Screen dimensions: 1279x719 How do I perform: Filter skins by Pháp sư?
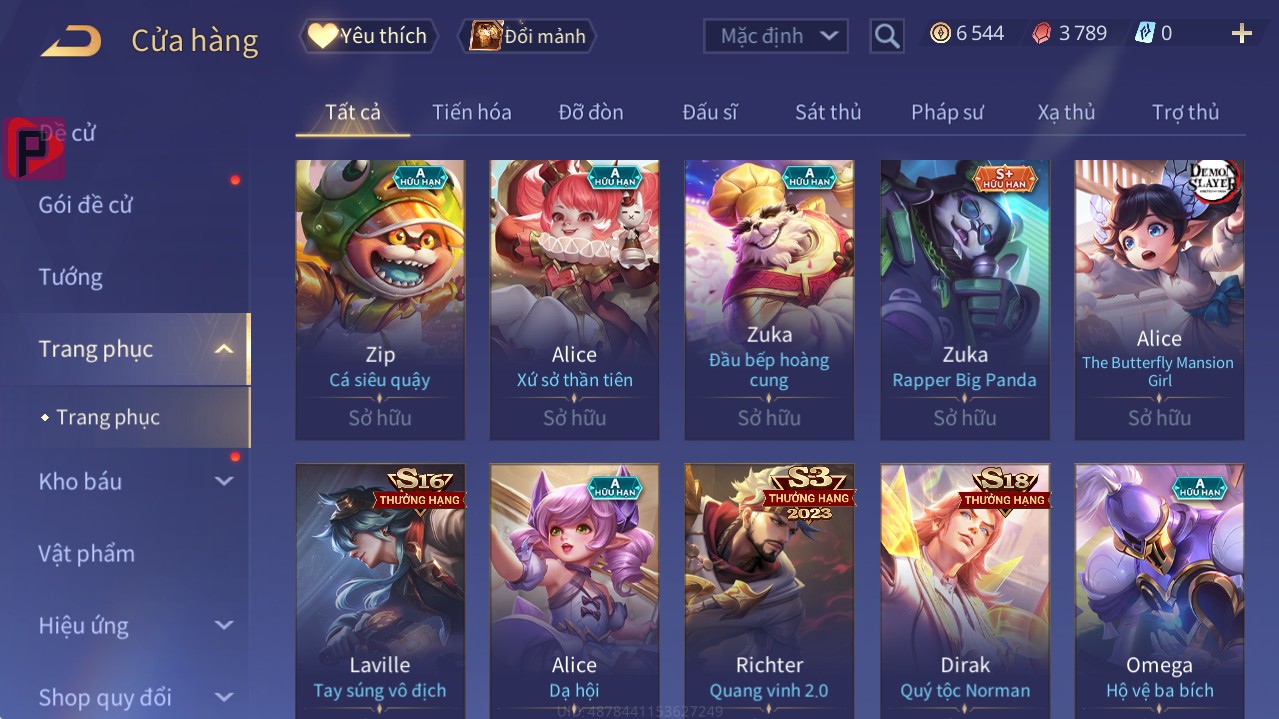947,112
